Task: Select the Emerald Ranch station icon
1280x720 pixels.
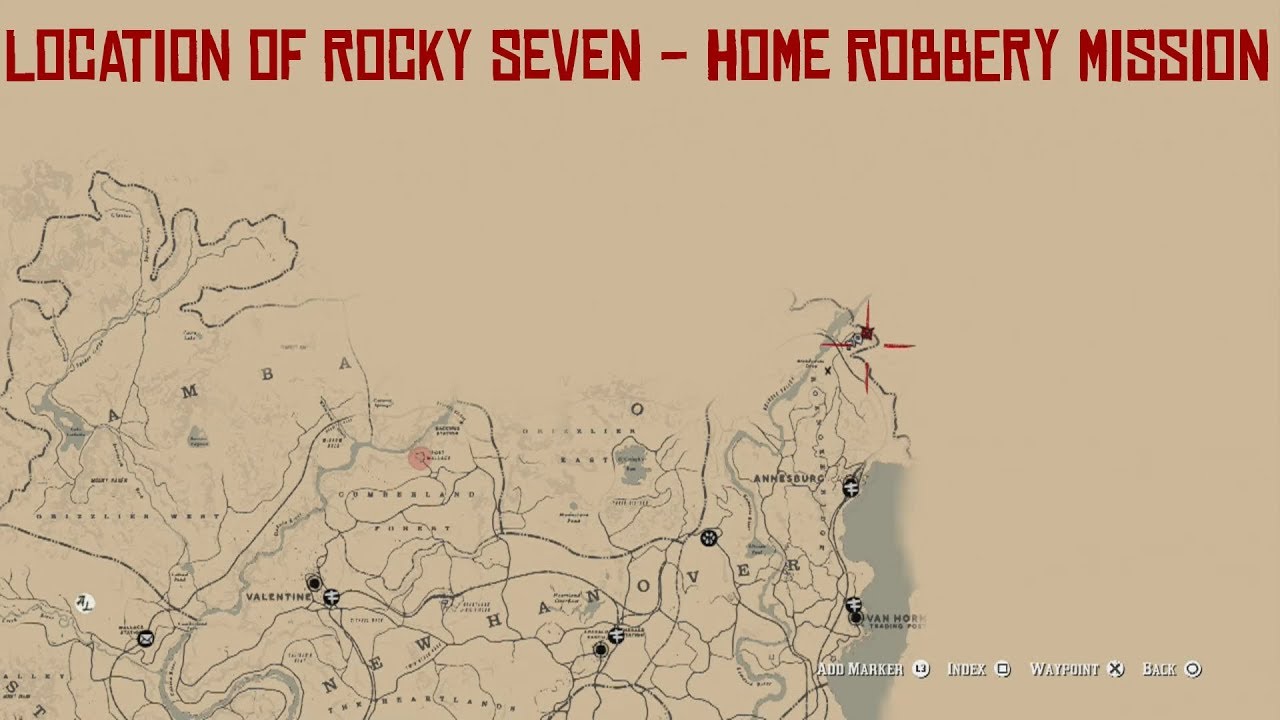Action: pyautogui.click(x=616, y=635)
